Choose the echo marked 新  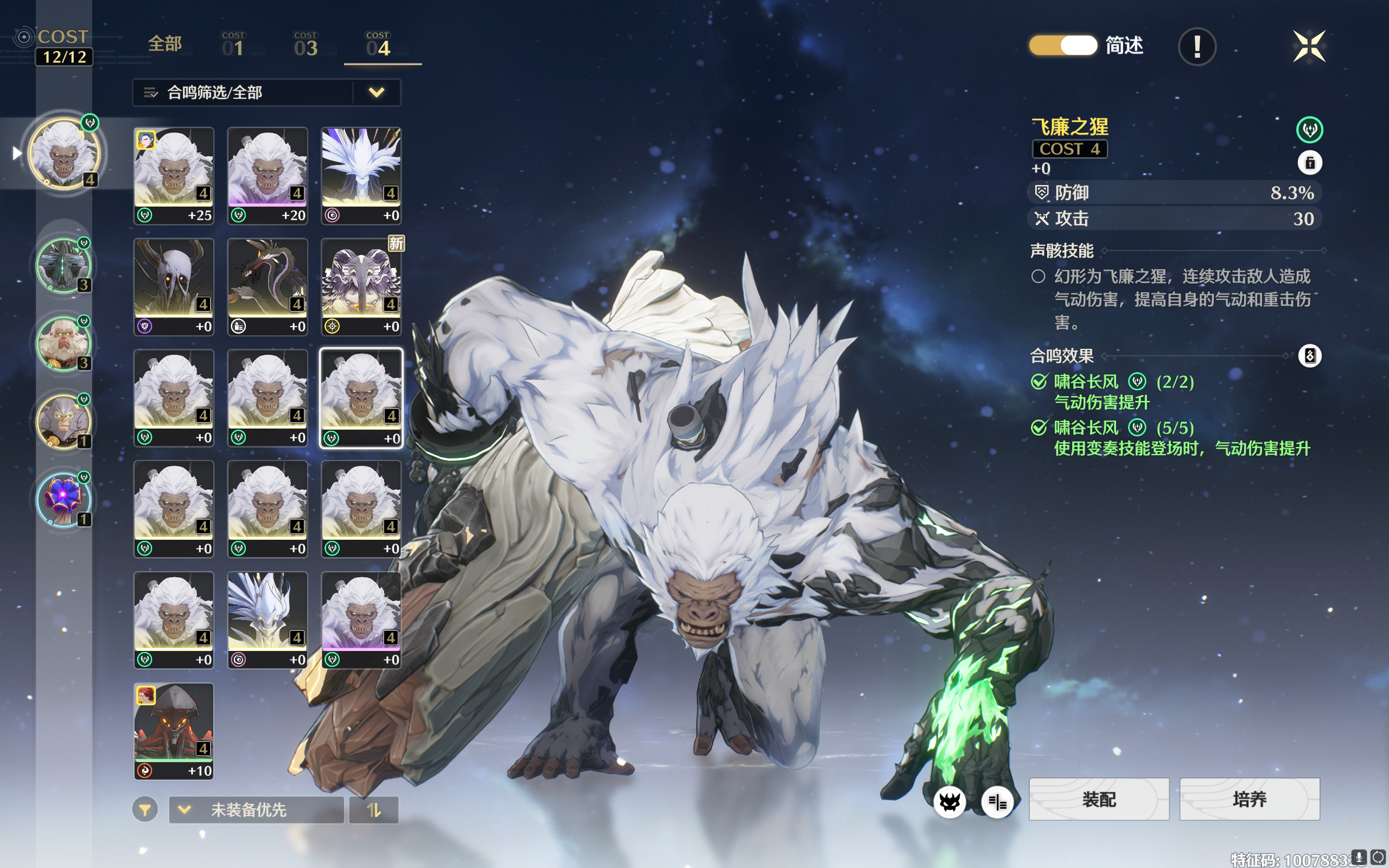[x=361, y=286]
